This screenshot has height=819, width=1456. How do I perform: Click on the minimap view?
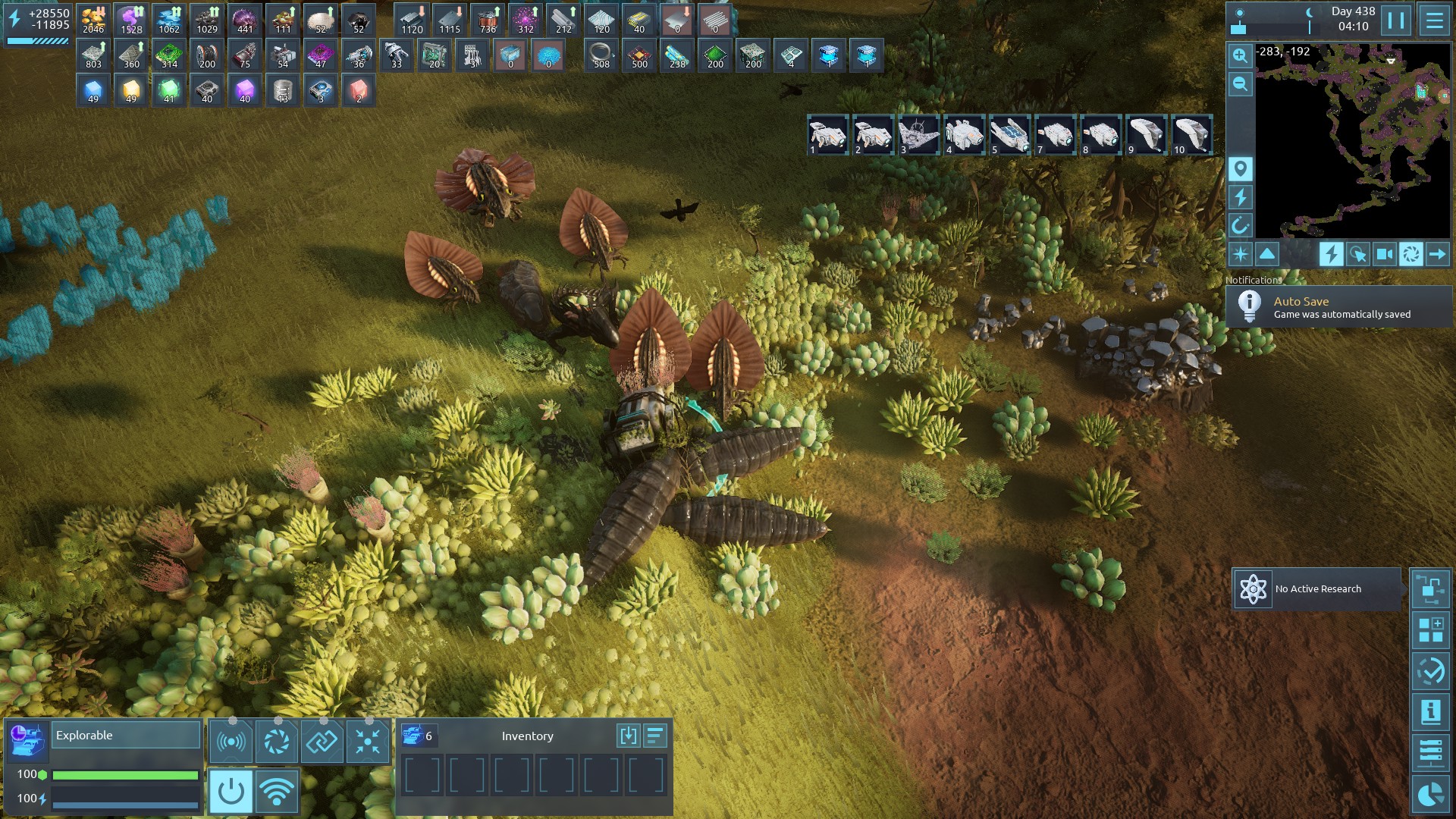click(1352, 140)
